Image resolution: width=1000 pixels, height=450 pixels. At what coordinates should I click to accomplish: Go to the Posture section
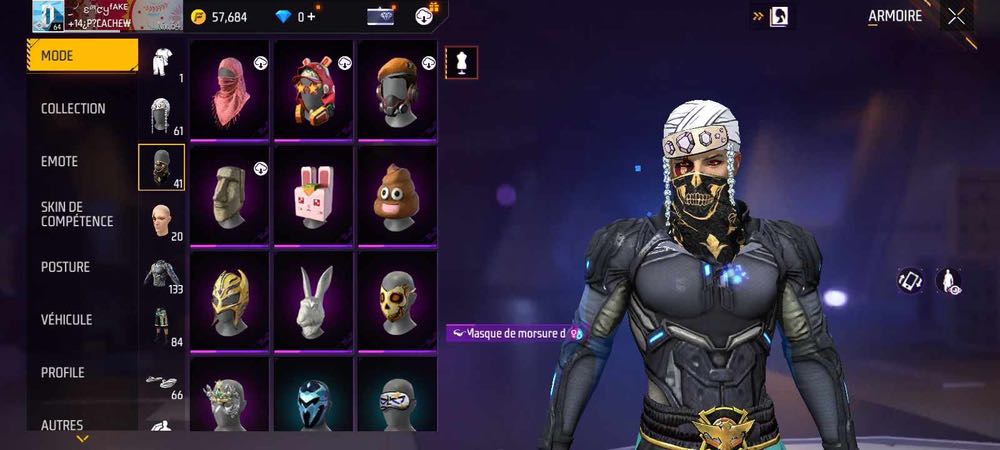(66, 267)
